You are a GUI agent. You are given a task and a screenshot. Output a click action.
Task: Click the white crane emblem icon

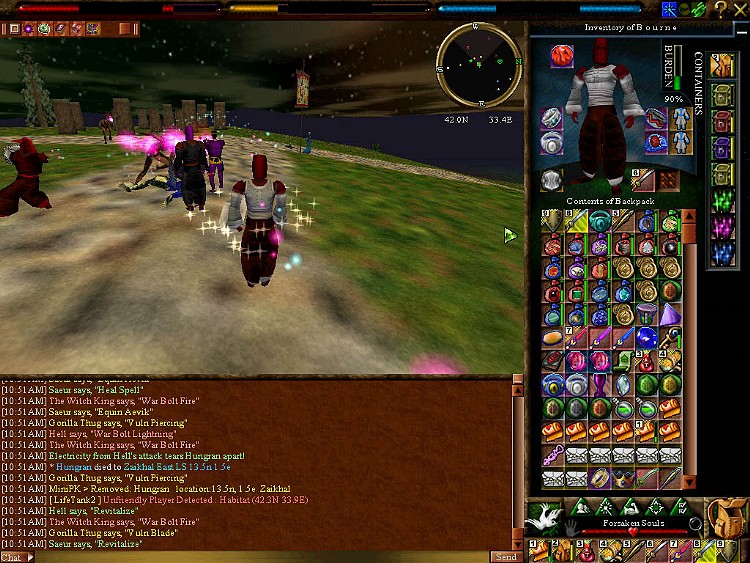545,518
